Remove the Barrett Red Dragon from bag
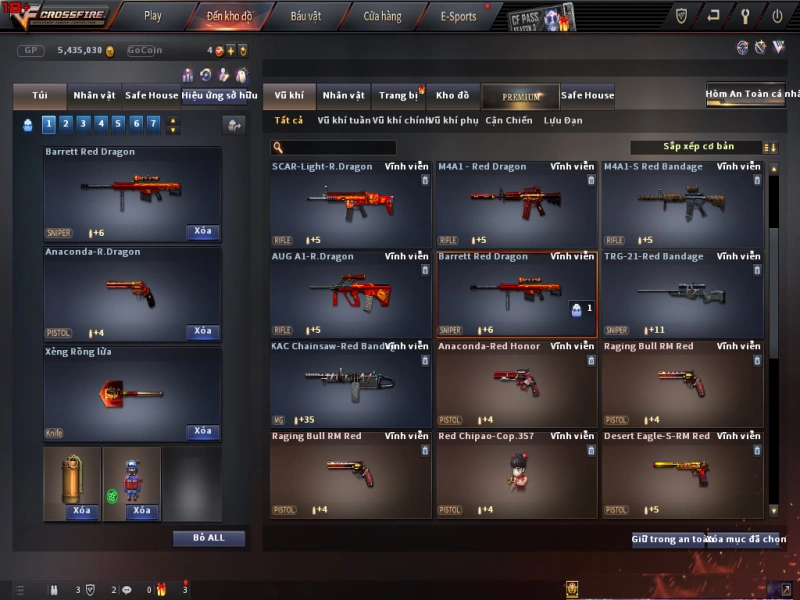The height and width of the screenshot is (600, 800). 203,232
